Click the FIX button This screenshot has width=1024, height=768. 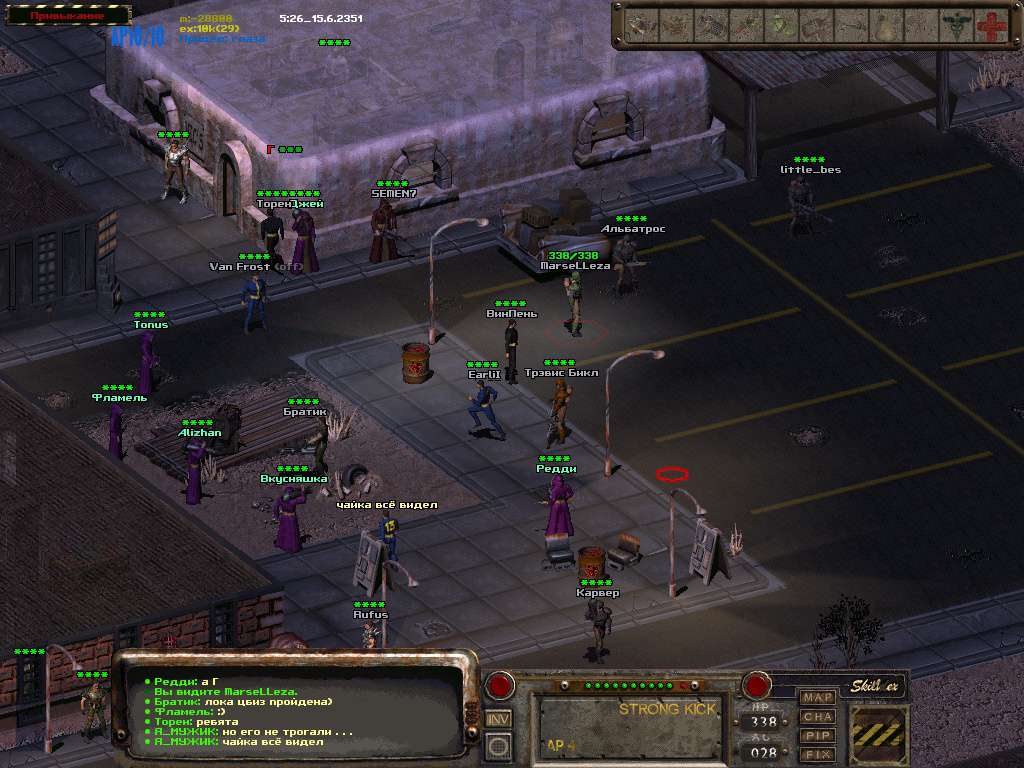coord(818,754)
